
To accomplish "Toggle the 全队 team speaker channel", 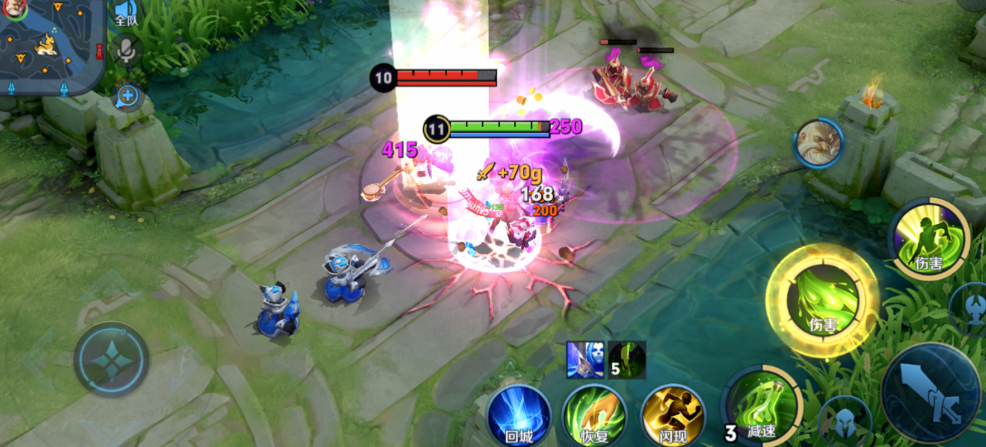I will [125, 13].
